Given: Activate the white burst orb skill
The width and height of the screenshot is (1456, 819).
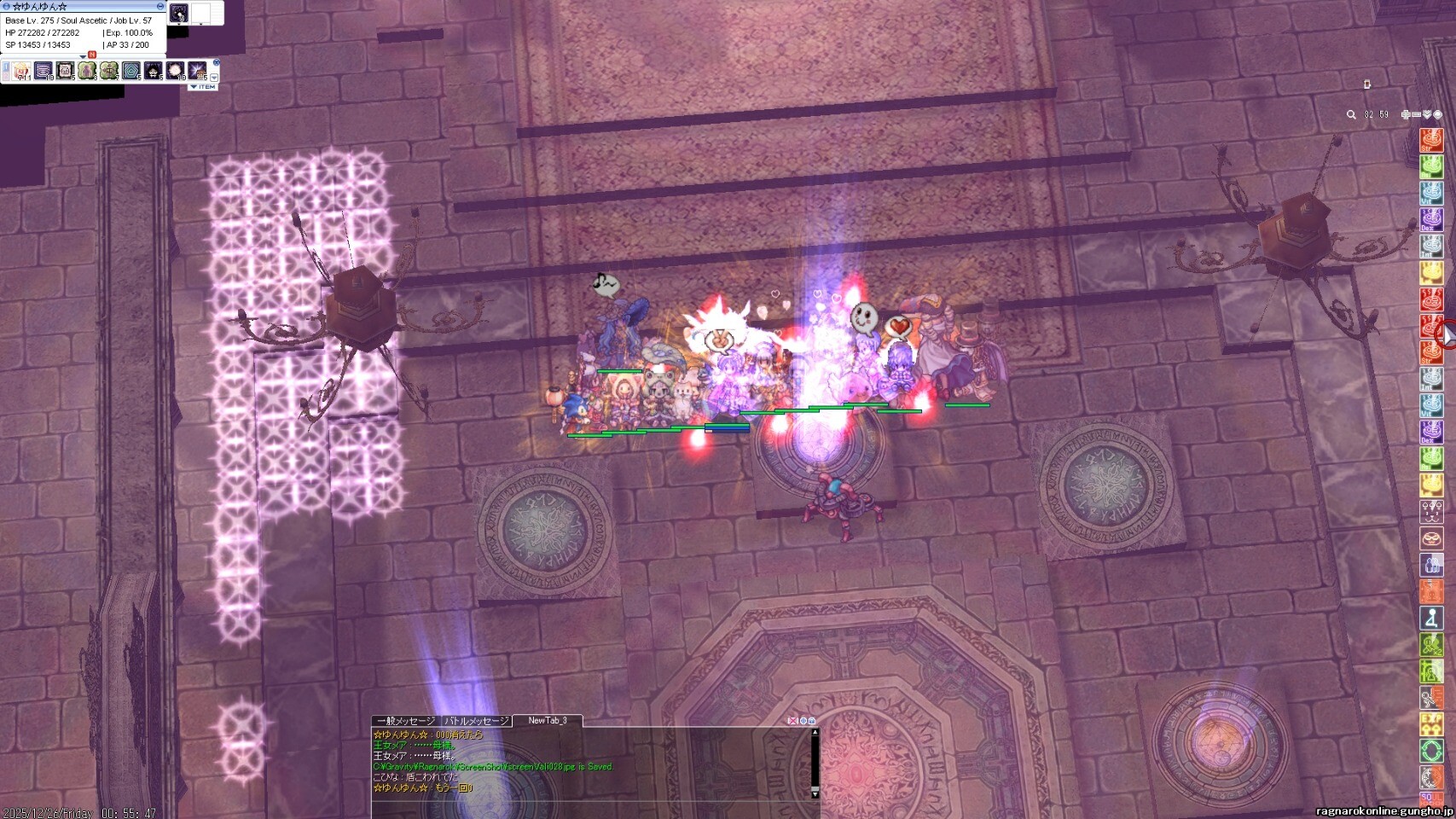Looking at the screenshot, I should coord(175,71).
